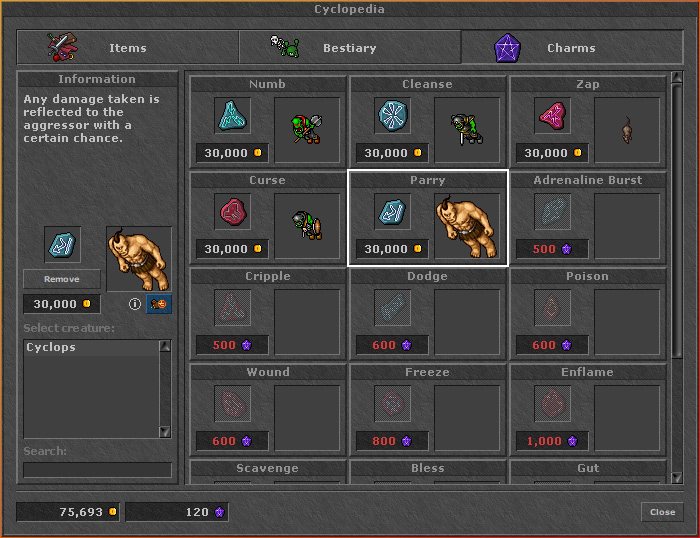
Task: Switch to the Items tab
Action: [127, 48]
